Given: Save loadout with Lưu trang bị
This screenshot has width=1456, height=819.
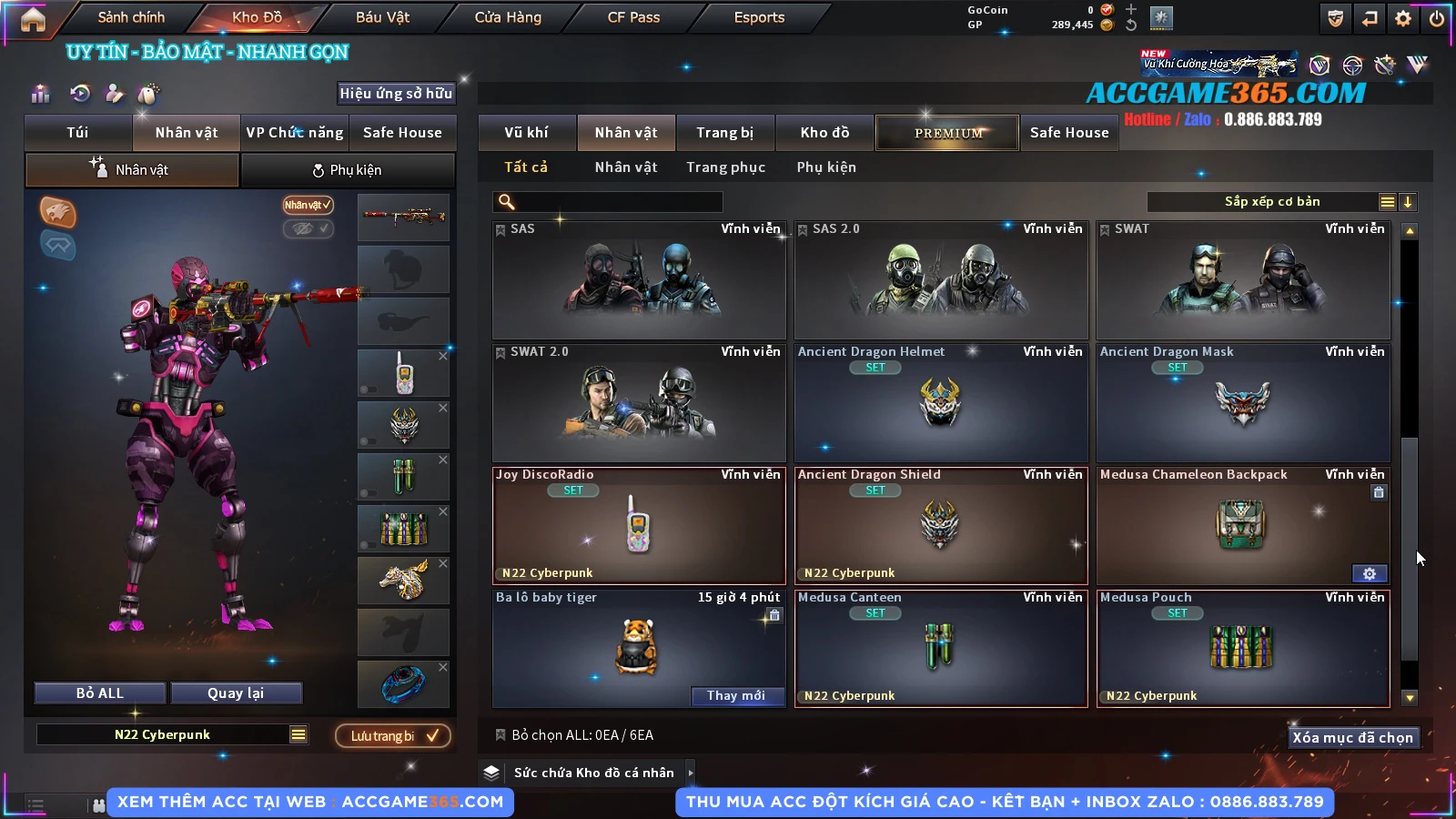Looking at the screenshot, I should click(x=393, y=736).
